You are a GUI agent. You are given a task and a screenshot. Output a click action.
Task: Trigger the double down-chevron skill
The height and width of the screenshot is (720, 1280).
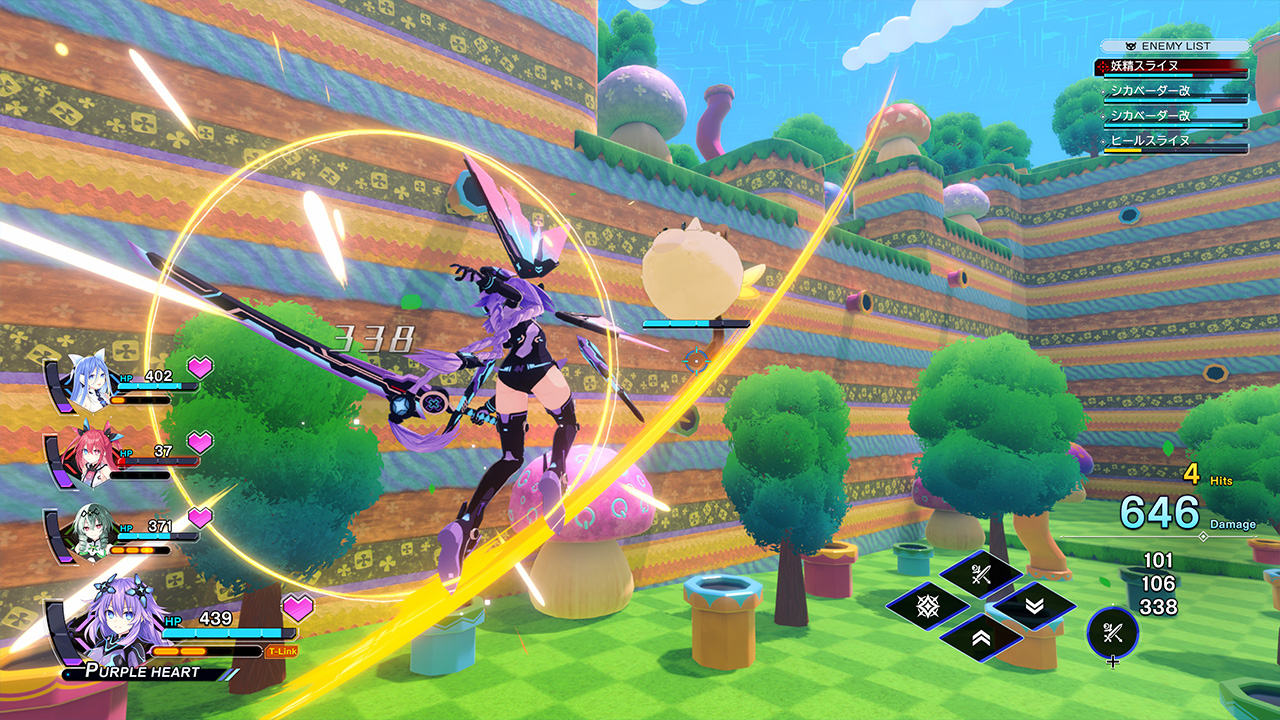pos(1034,605)
